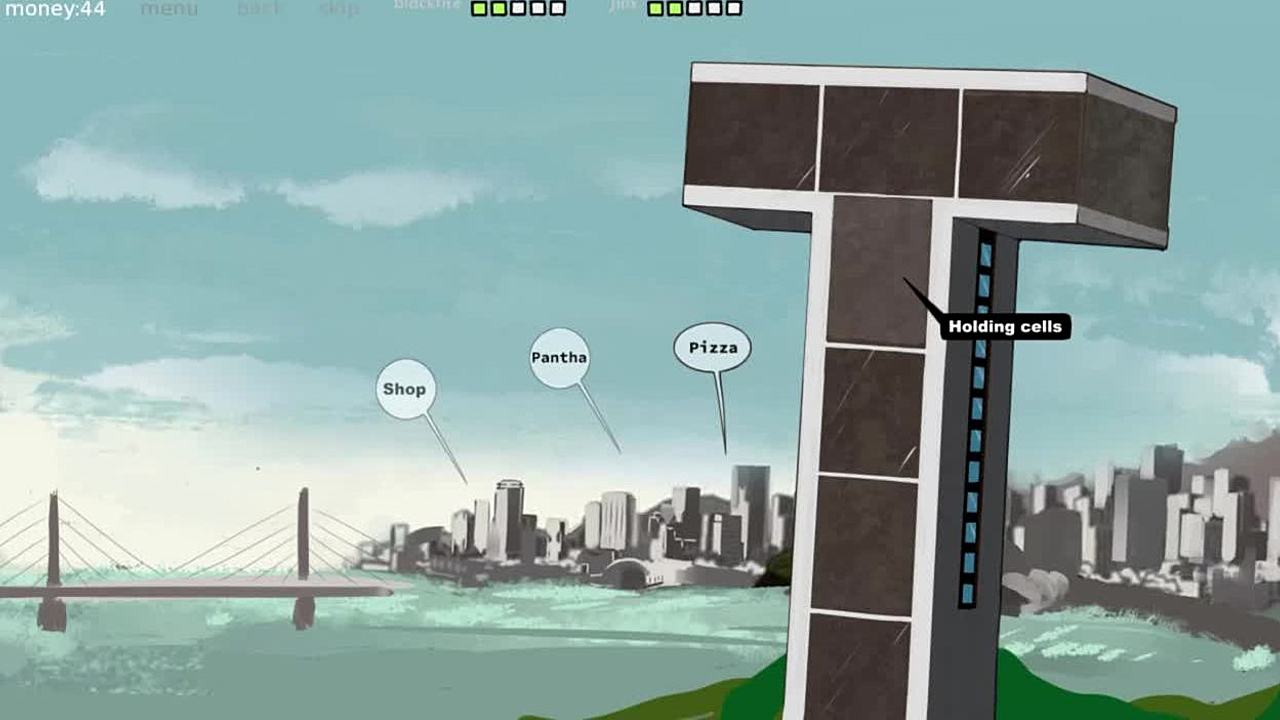This screenshot has height=720, width=1280.
Task: Choose the Pizza location bubble
Action: 713,348
